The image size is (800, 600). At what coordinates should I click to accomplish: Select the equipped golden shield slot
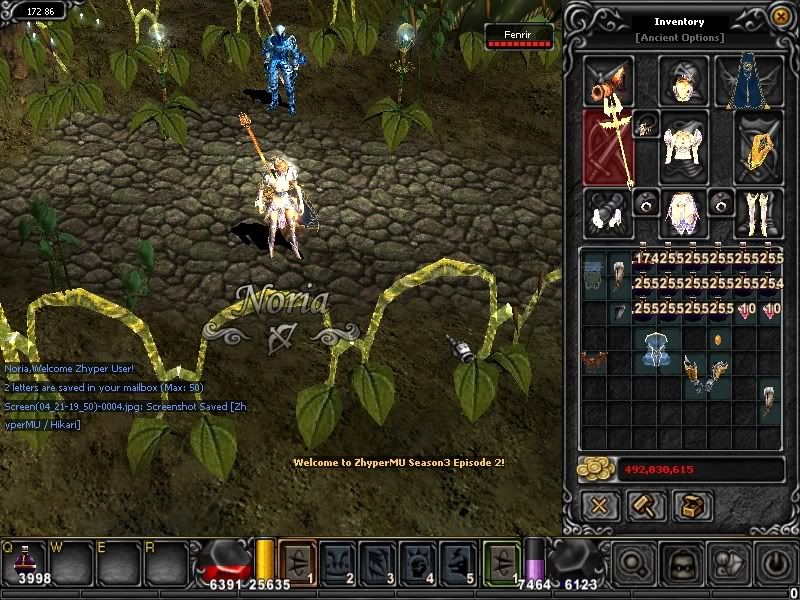(758, 147)
